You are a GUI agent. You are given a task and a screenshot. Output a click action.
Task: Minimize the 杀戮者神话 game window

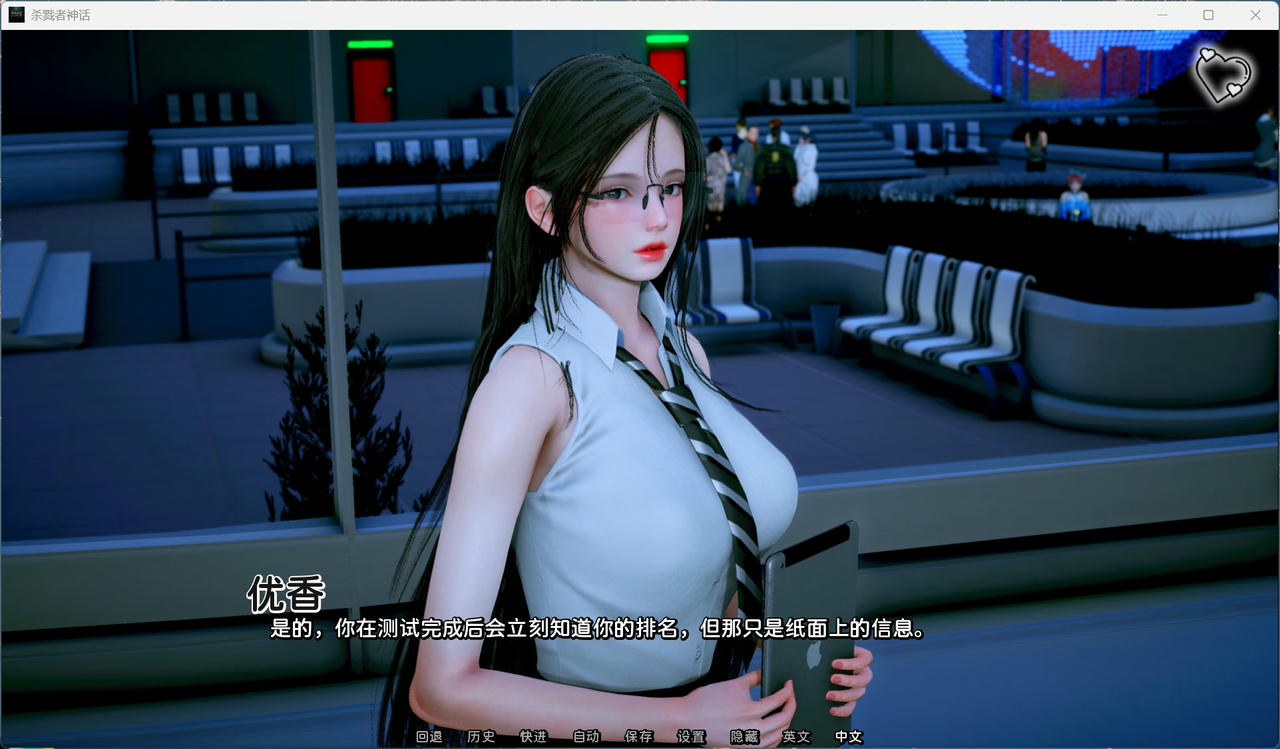pos(1161,15)
